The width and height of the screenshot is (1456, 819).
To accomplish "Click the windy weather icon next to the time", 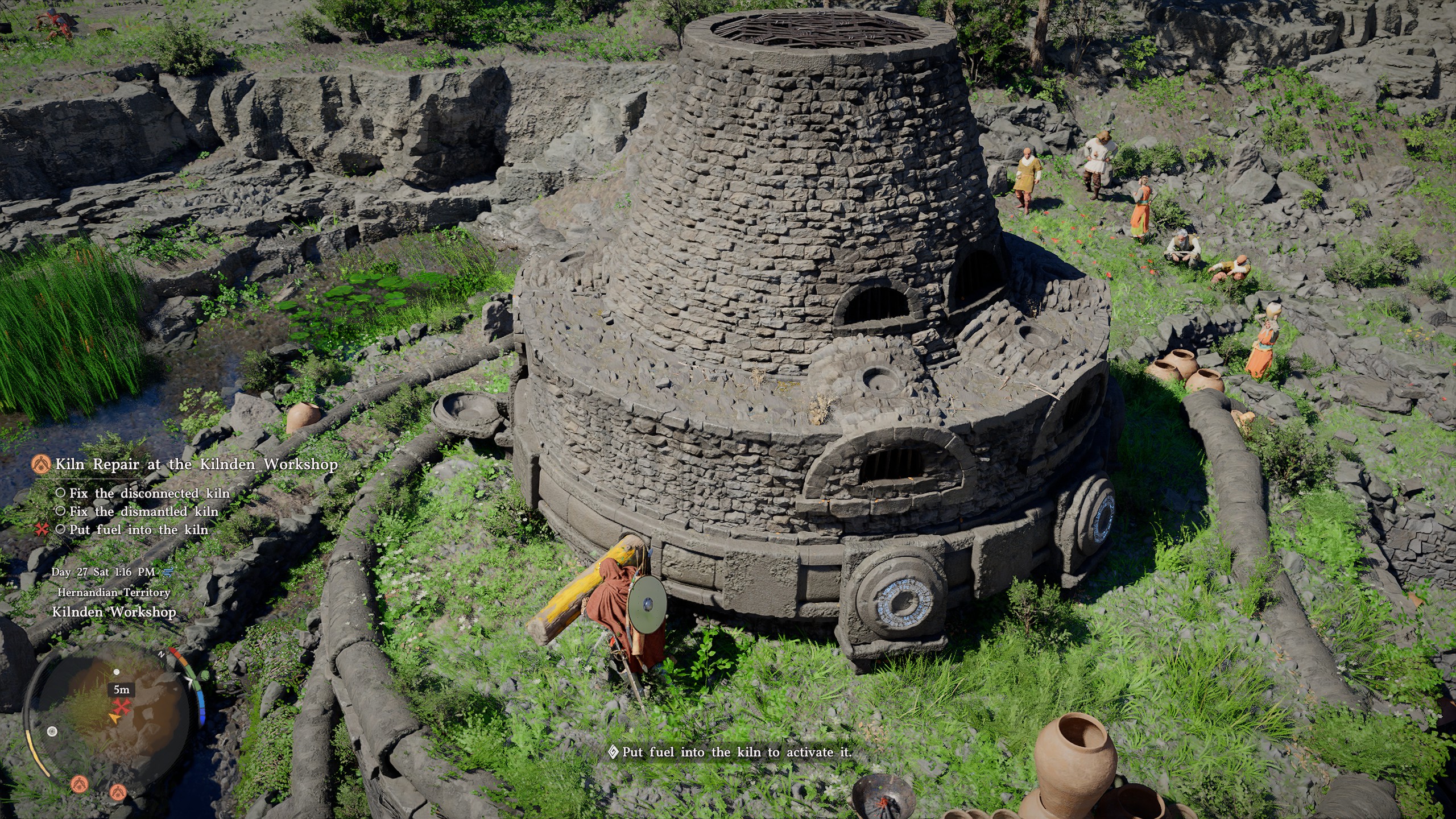I will [167, 571].
